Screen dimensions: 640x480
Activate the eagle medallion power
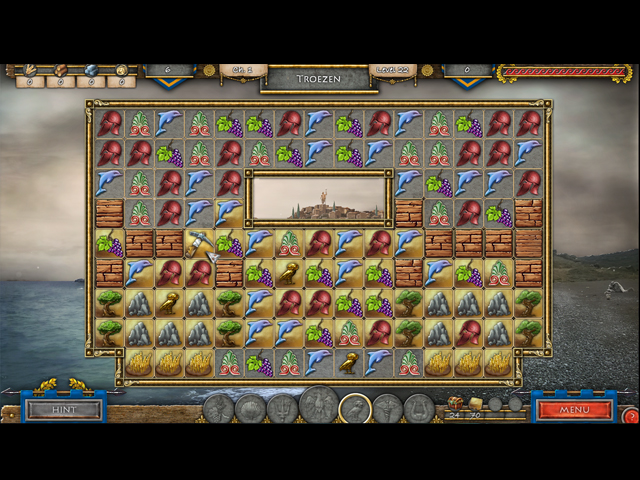319,406
